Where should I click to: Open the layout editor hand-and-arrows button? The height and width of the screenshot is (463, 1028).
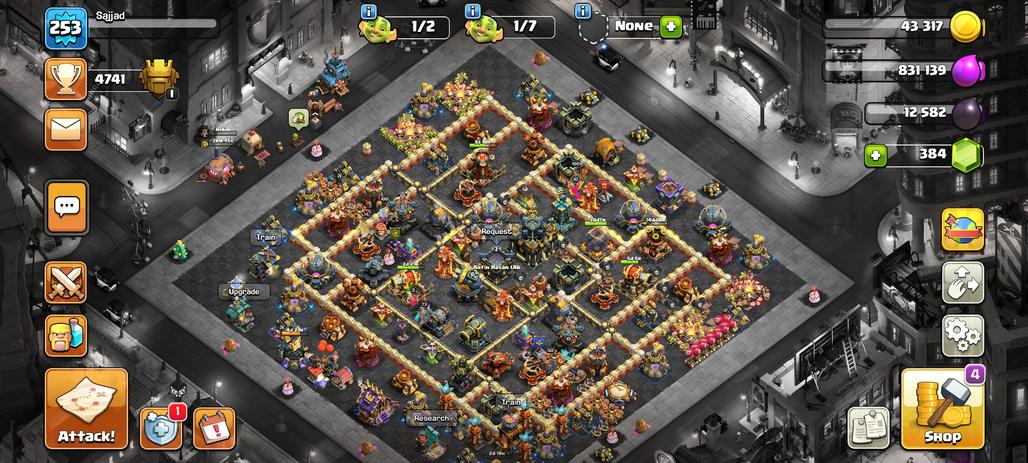(x=962, y=283)
